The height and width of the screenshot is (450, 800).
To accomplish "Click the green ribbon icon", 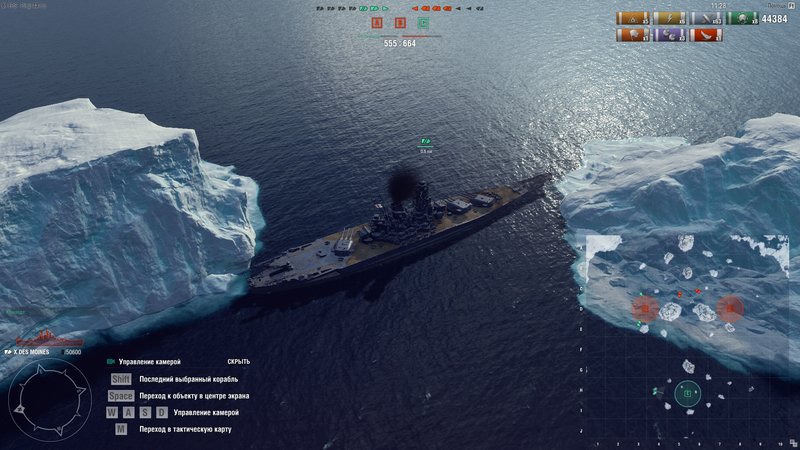I will pyautogui.click(x=742, y=18).
